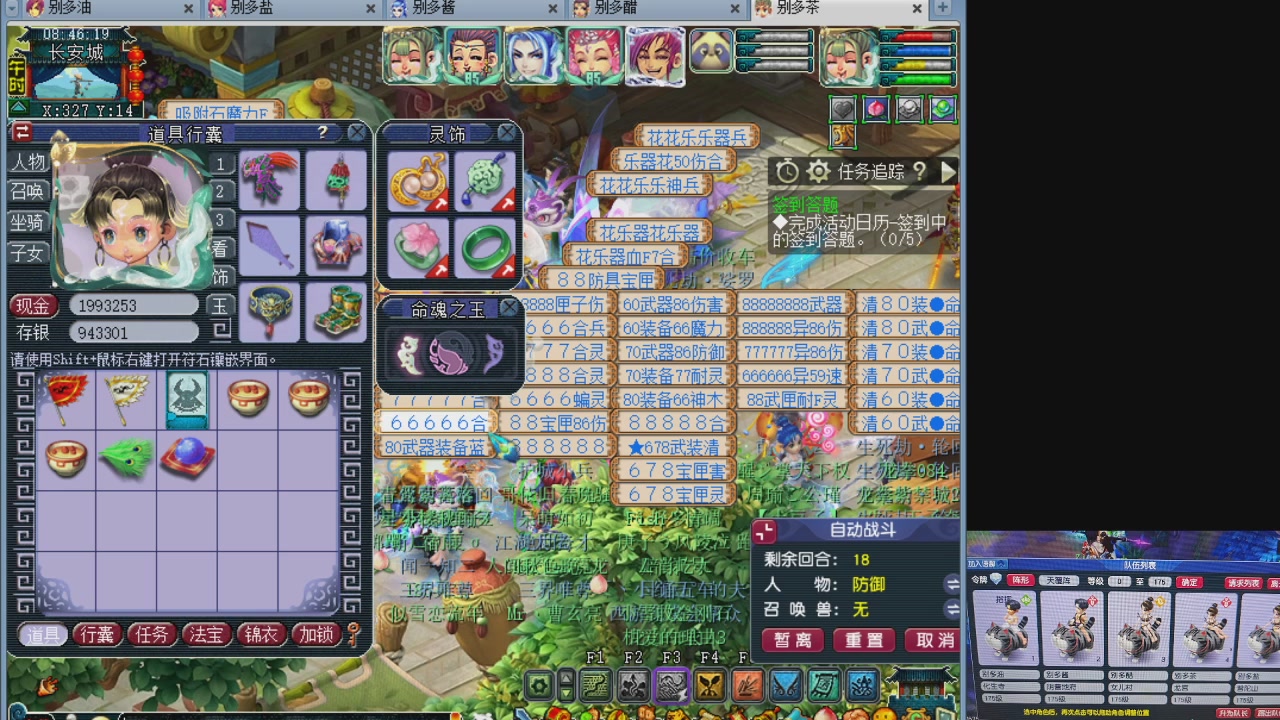Screen dimensions: 1280x720
Task: Click the clock icon in the task tracker
Action: tap(786, 172)
